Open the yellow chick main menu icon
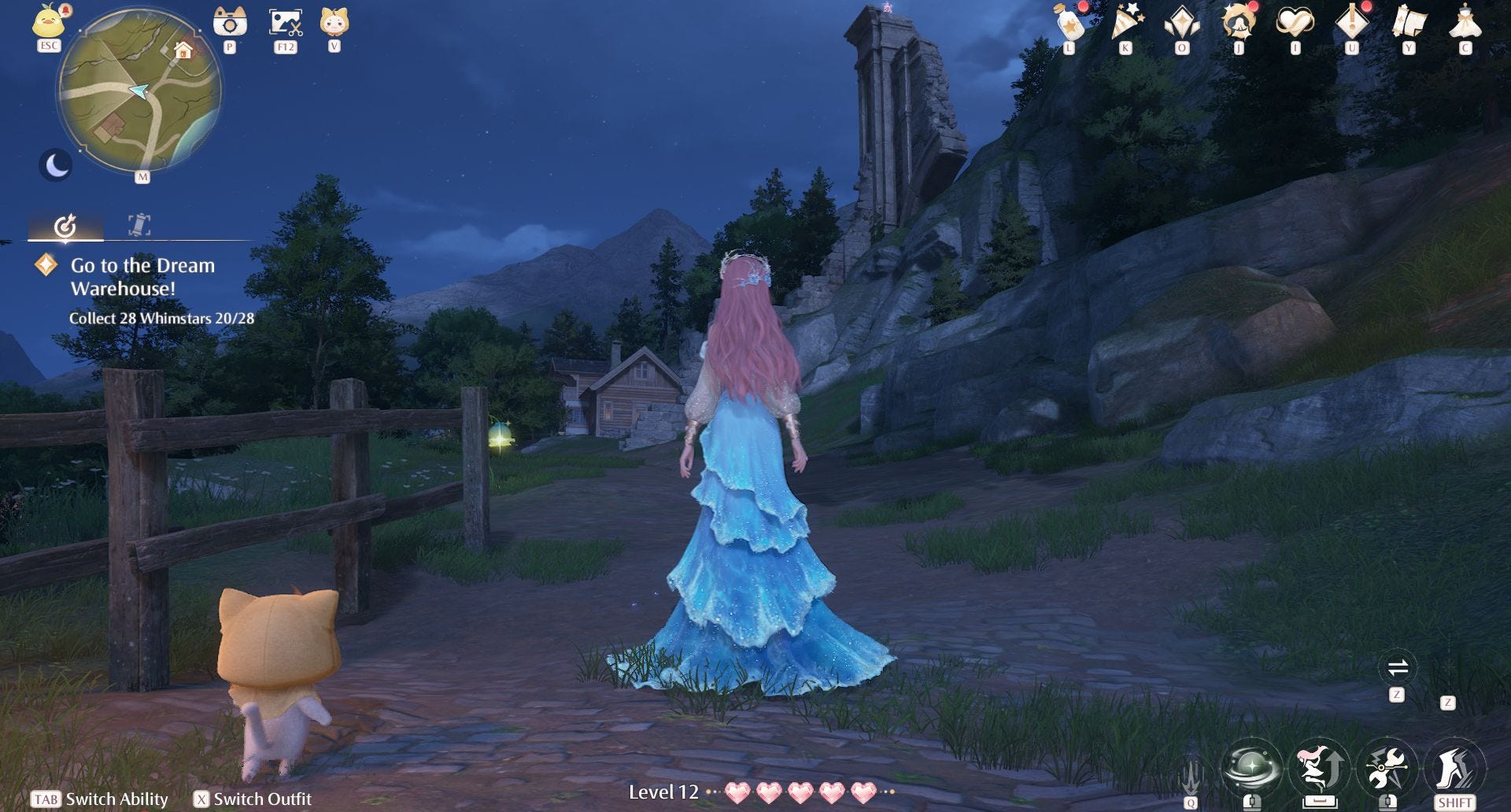Screen dimensions: 1511x812 click(x=49, y=21)
